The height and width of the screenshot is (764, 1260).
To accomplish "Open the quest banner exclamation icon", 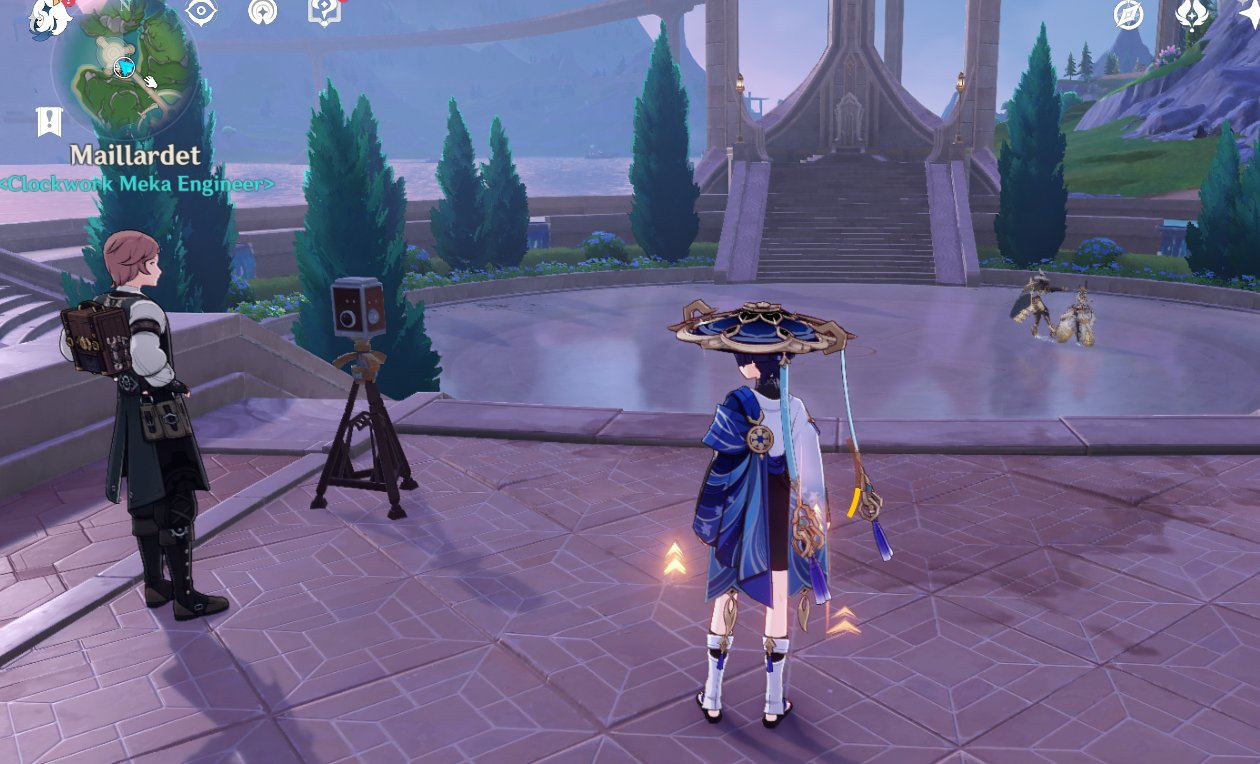I will coord(49,121).
